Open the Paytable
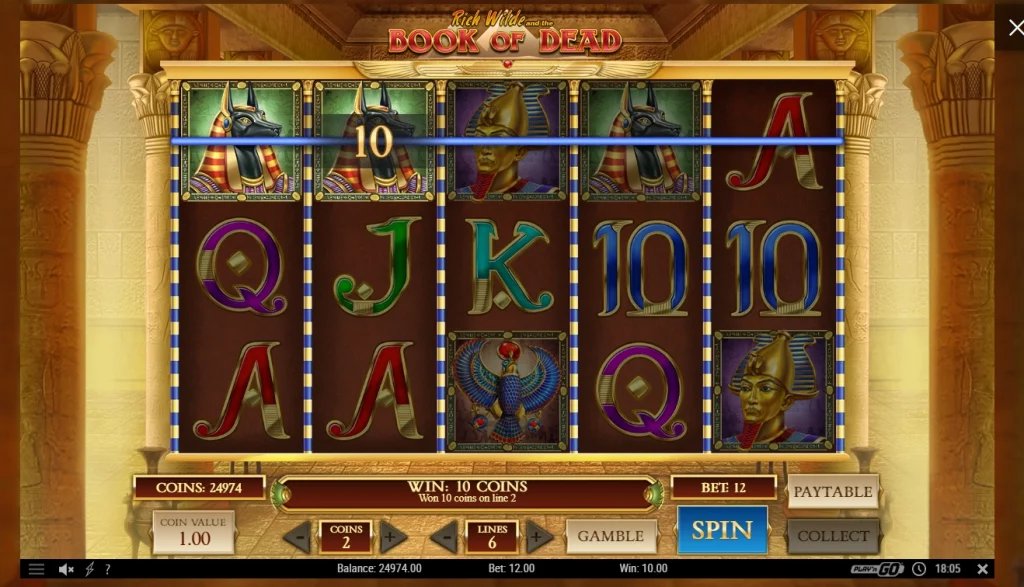 pos(833,492)
